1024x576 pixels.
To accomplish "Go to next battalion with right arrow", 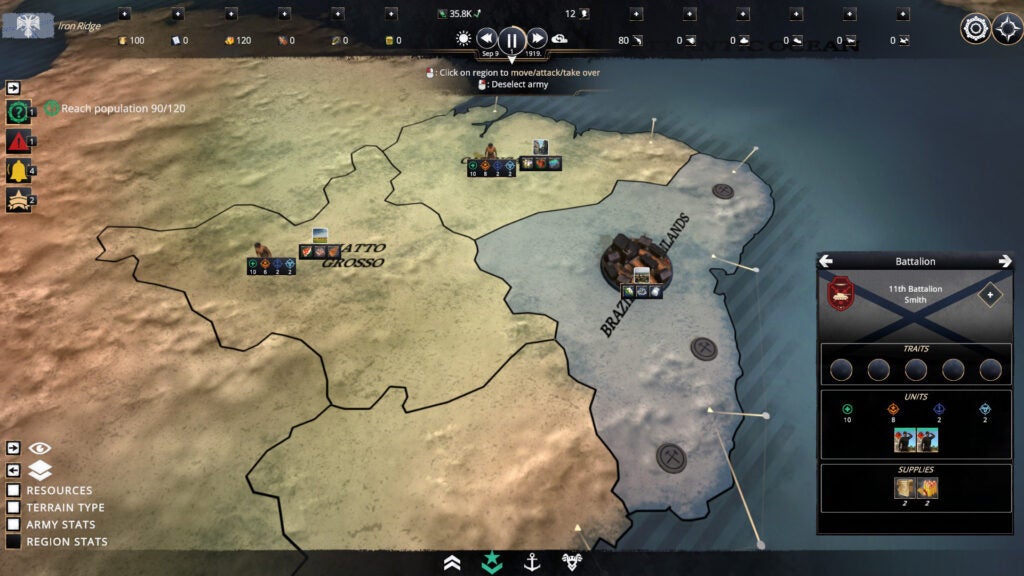I will pyautogui.click(x=1004, y=261).
